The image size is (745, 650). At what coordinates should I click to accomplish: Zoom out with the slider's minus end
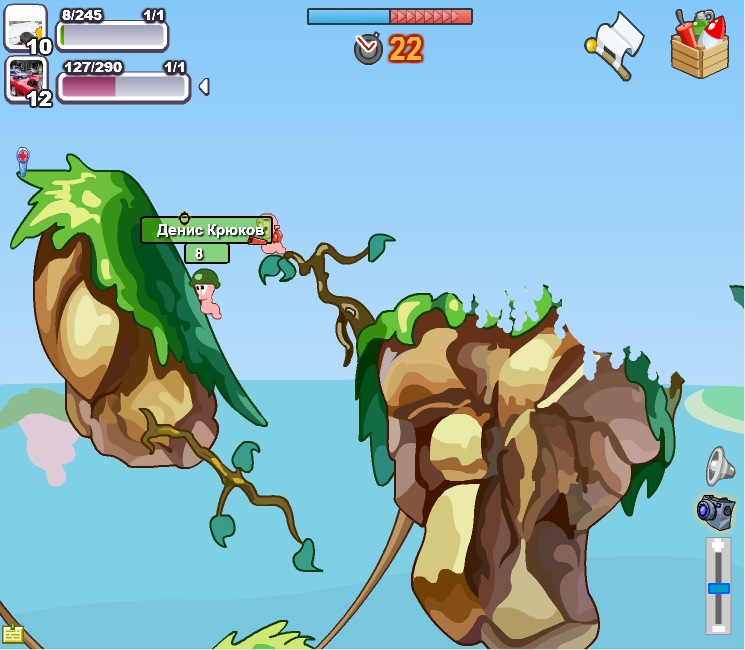718,627
